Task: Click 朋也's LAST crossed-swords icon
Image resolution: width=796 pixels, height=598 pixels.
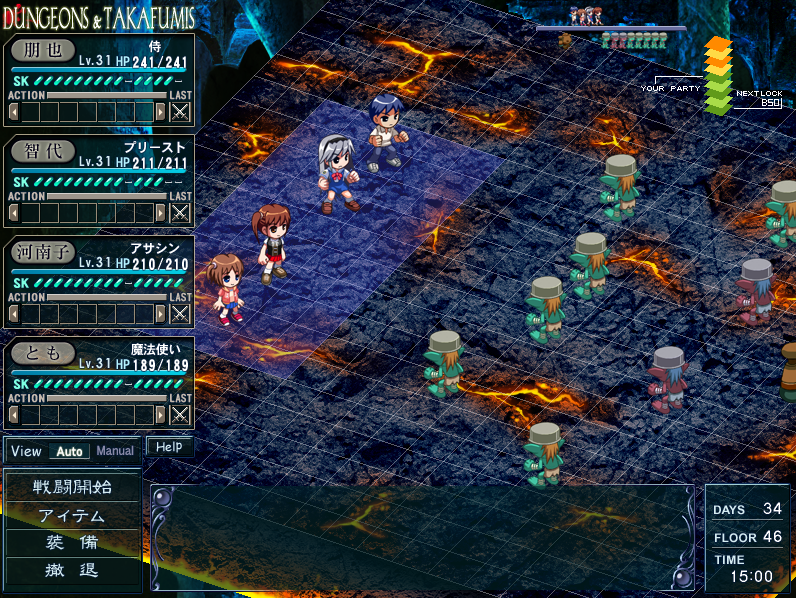Action: (x=180, y=111)
